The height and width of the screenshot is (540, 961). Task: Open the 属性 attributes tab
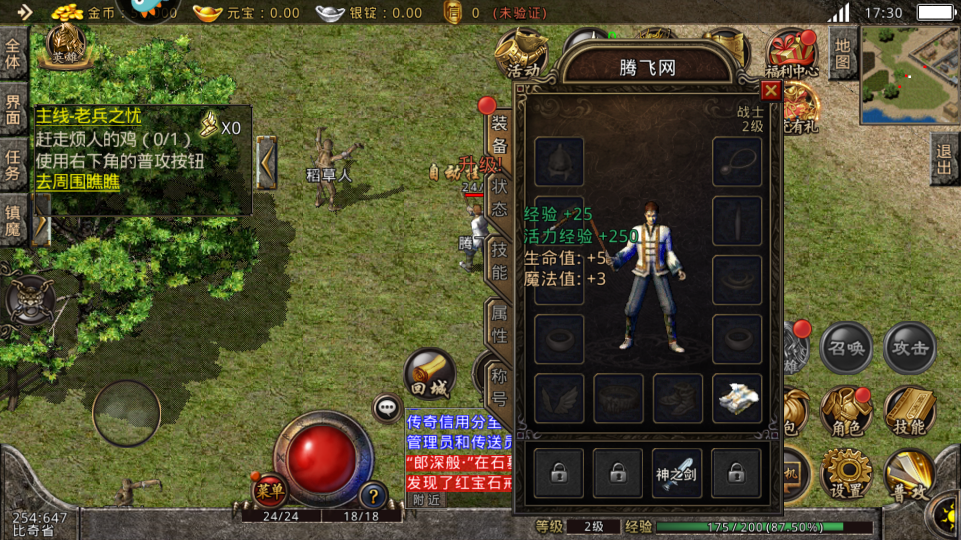[499, 324]
